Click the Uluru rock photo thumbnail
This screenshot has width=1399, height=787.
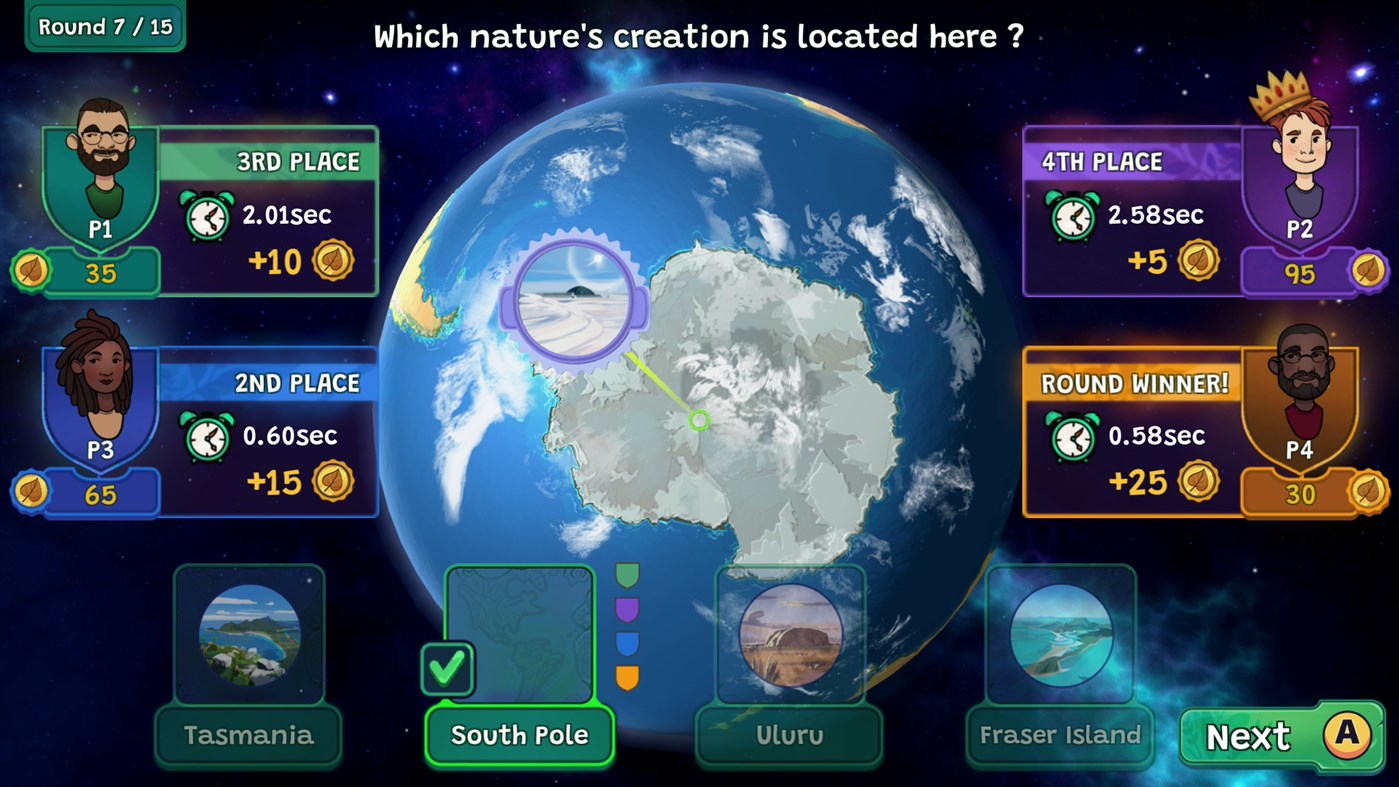click(x=789, y=633)
